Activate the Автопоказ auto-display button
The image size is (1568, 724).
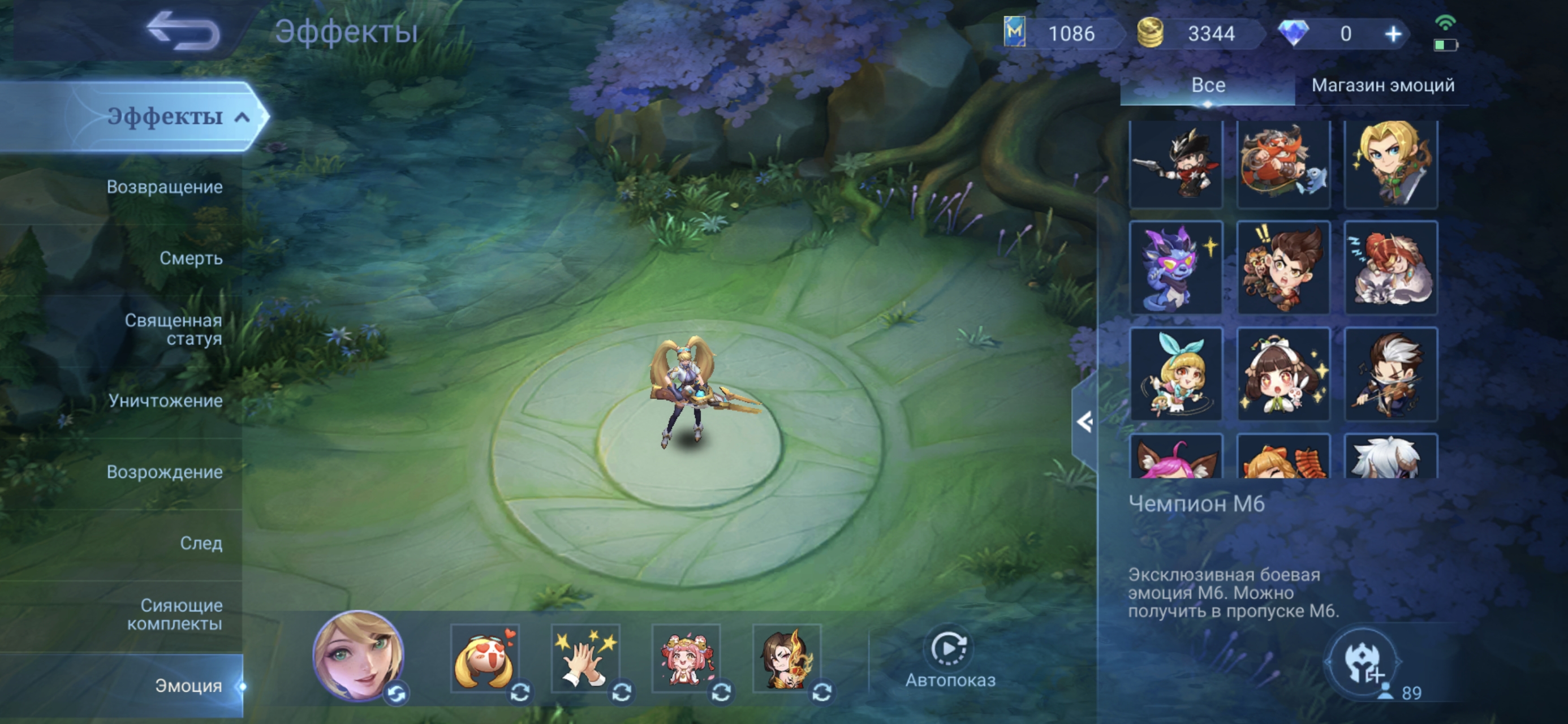[950, 659]
